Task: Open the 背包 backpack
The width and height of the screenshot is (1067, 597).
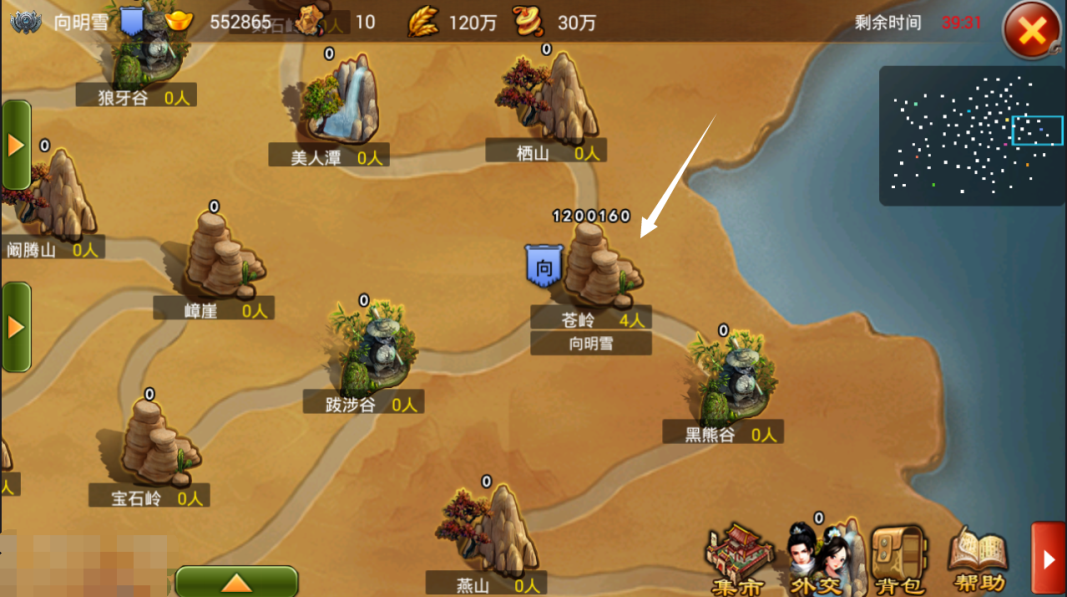Action: click(x=895, y=558)
